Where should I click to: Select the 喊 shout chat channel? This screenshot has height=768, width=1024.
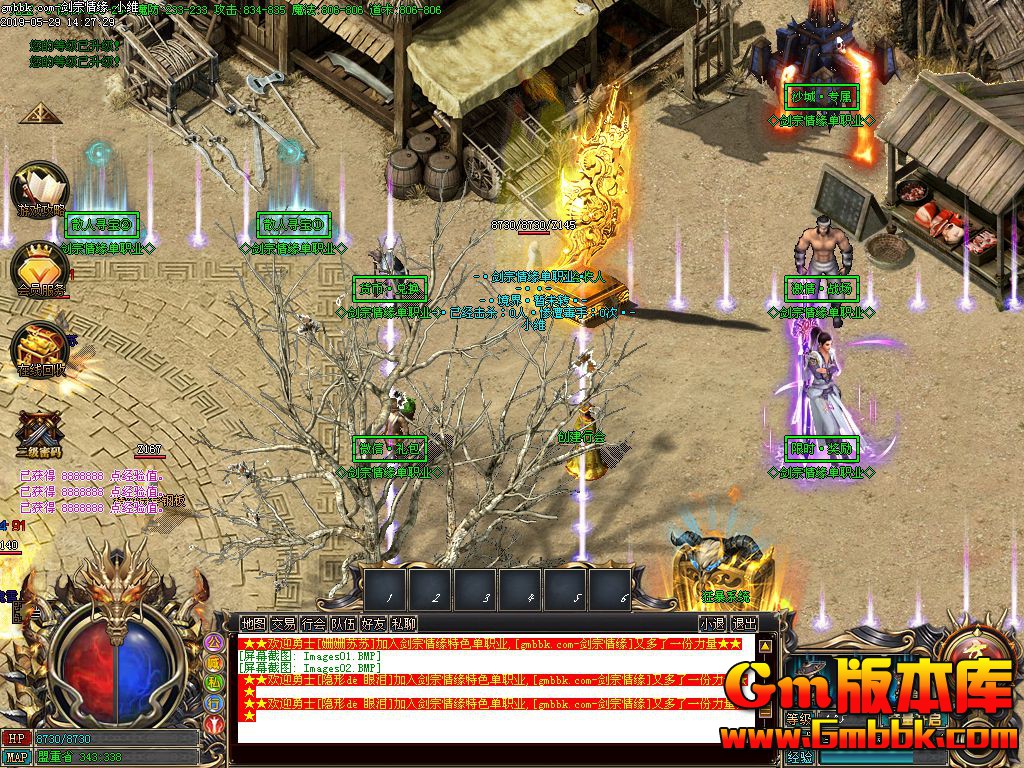coord(214,663)
